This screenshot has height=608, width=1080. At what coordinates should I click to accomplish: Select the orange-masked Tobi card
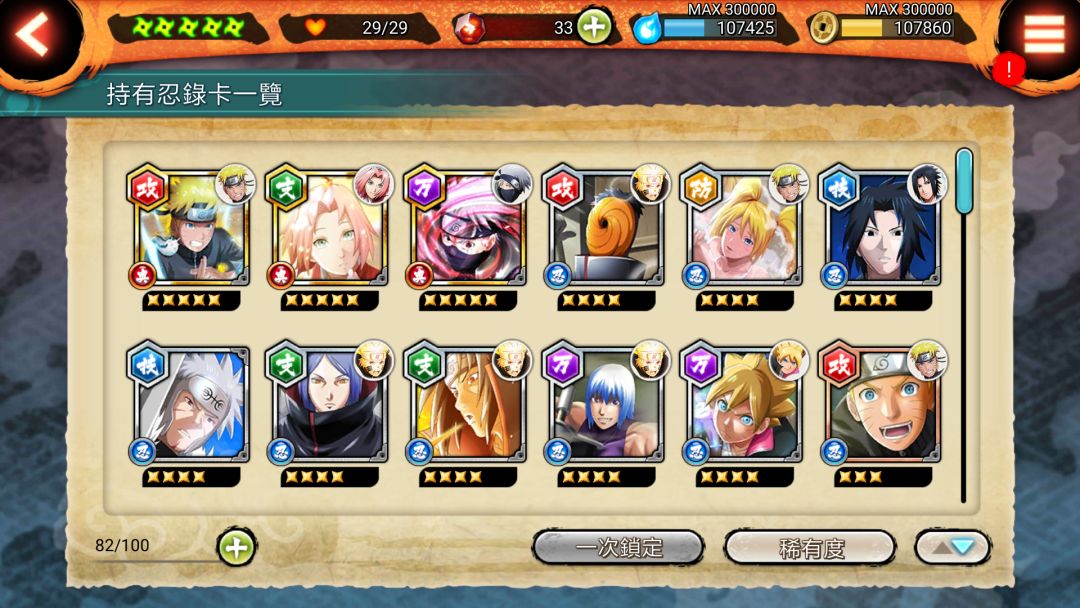point(606,229)
